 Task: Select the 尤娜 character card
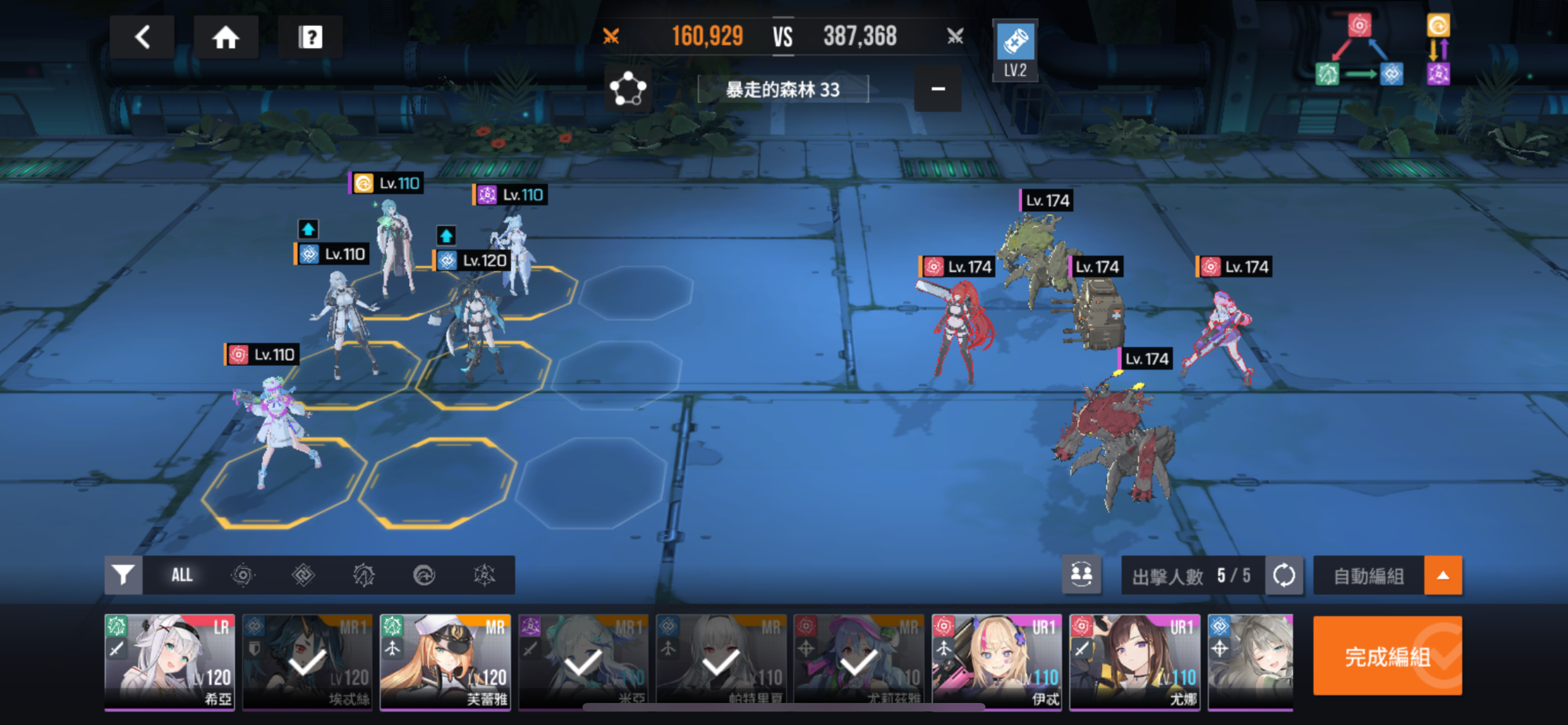pyautogui.click(x=1135, y=661)
